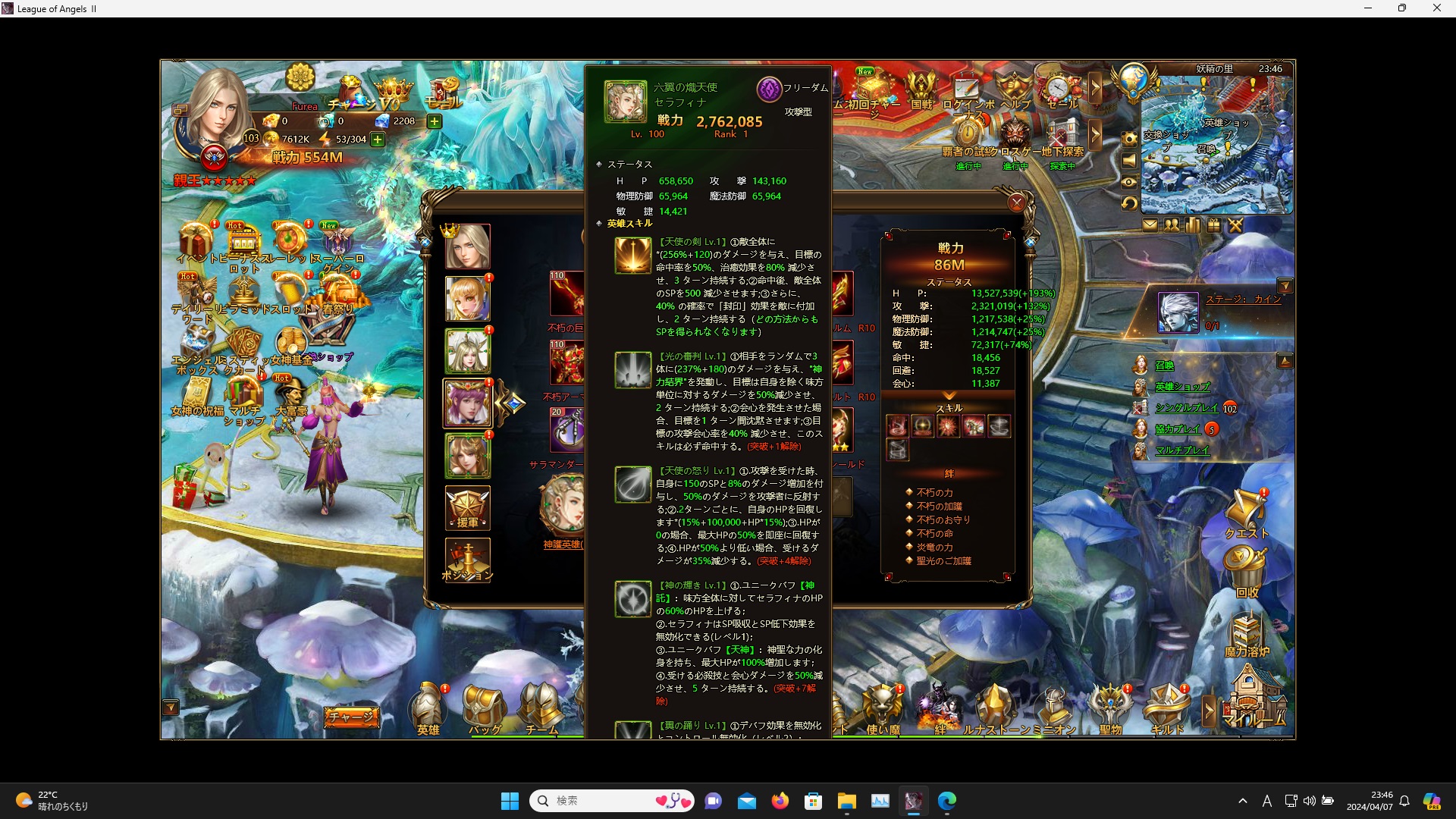Mute sound with the speaker icon near the minimap
This screenshot has height=819, width=1456.
(1130, 161)
